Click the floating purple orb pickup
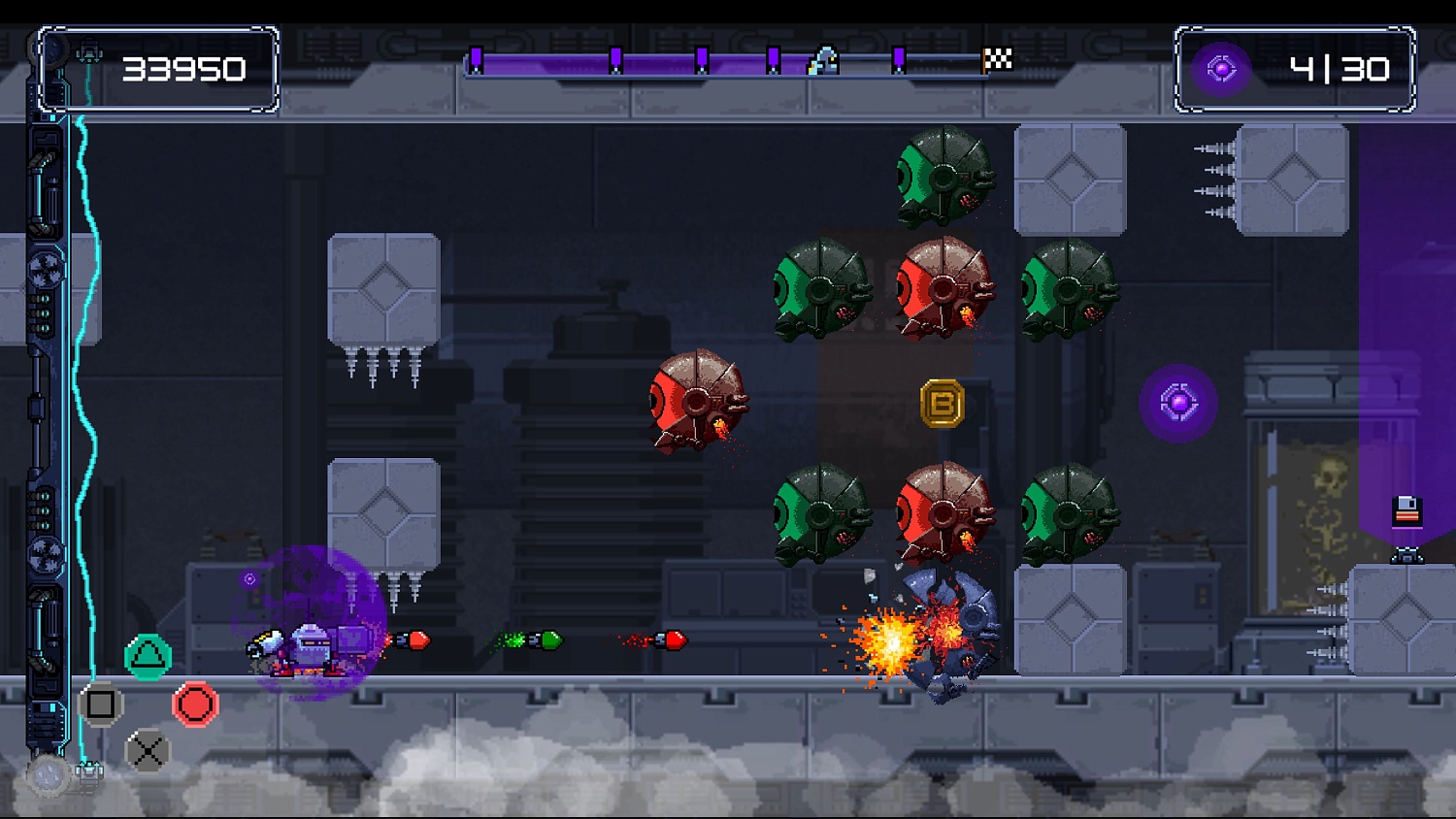 [x=1178, y=401]
